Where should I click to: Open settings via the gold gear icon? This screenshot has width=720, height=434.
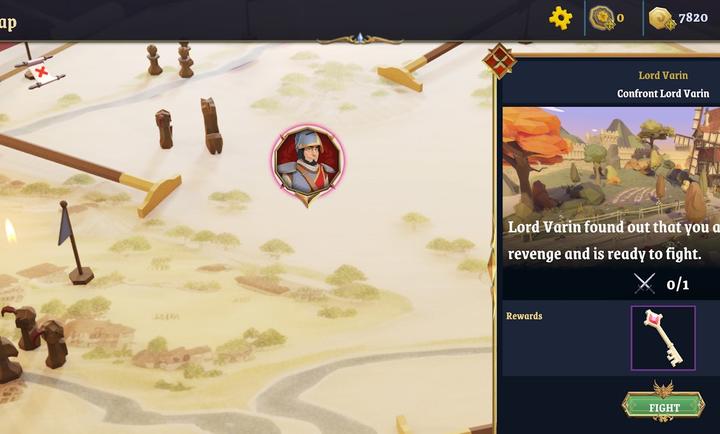561,17
